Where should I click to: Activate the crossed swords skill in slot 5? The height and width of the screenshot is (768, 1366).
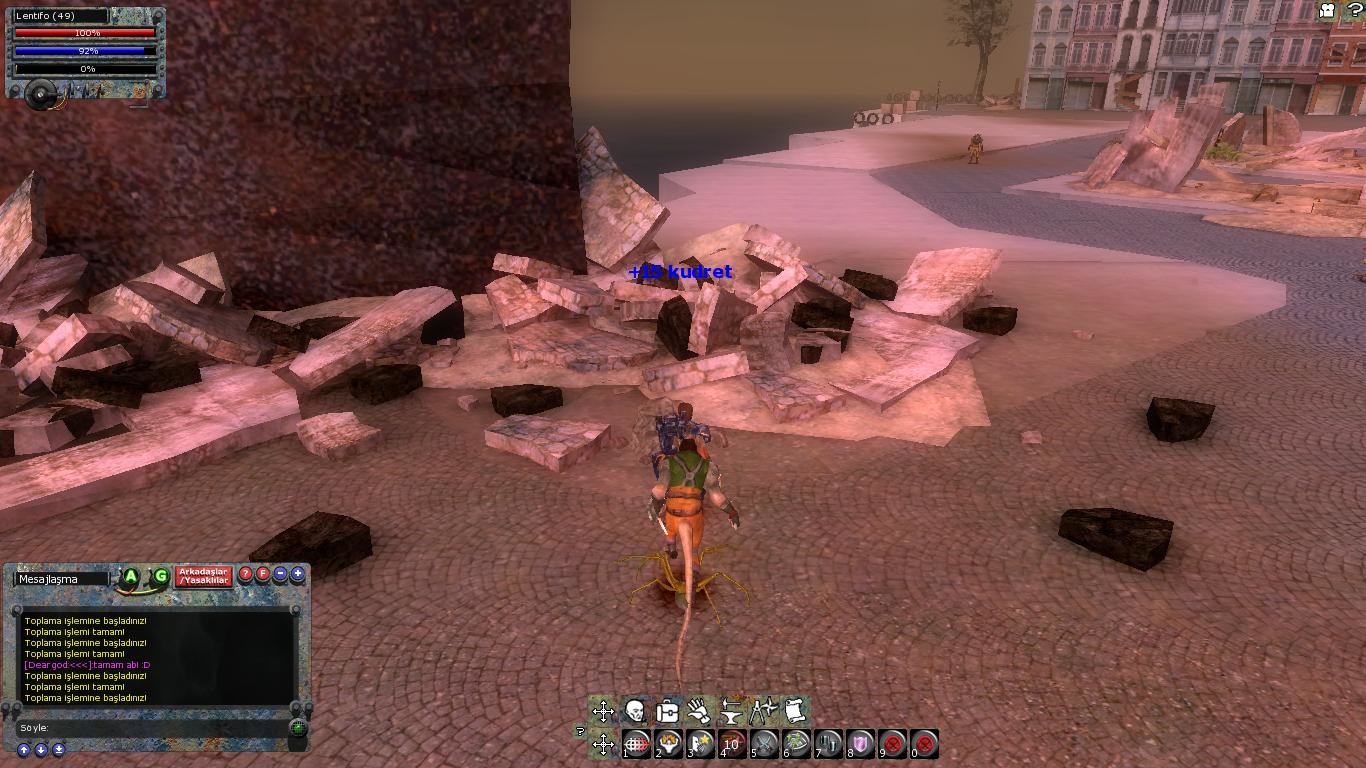pyautogui.click(x=765, y=743)
